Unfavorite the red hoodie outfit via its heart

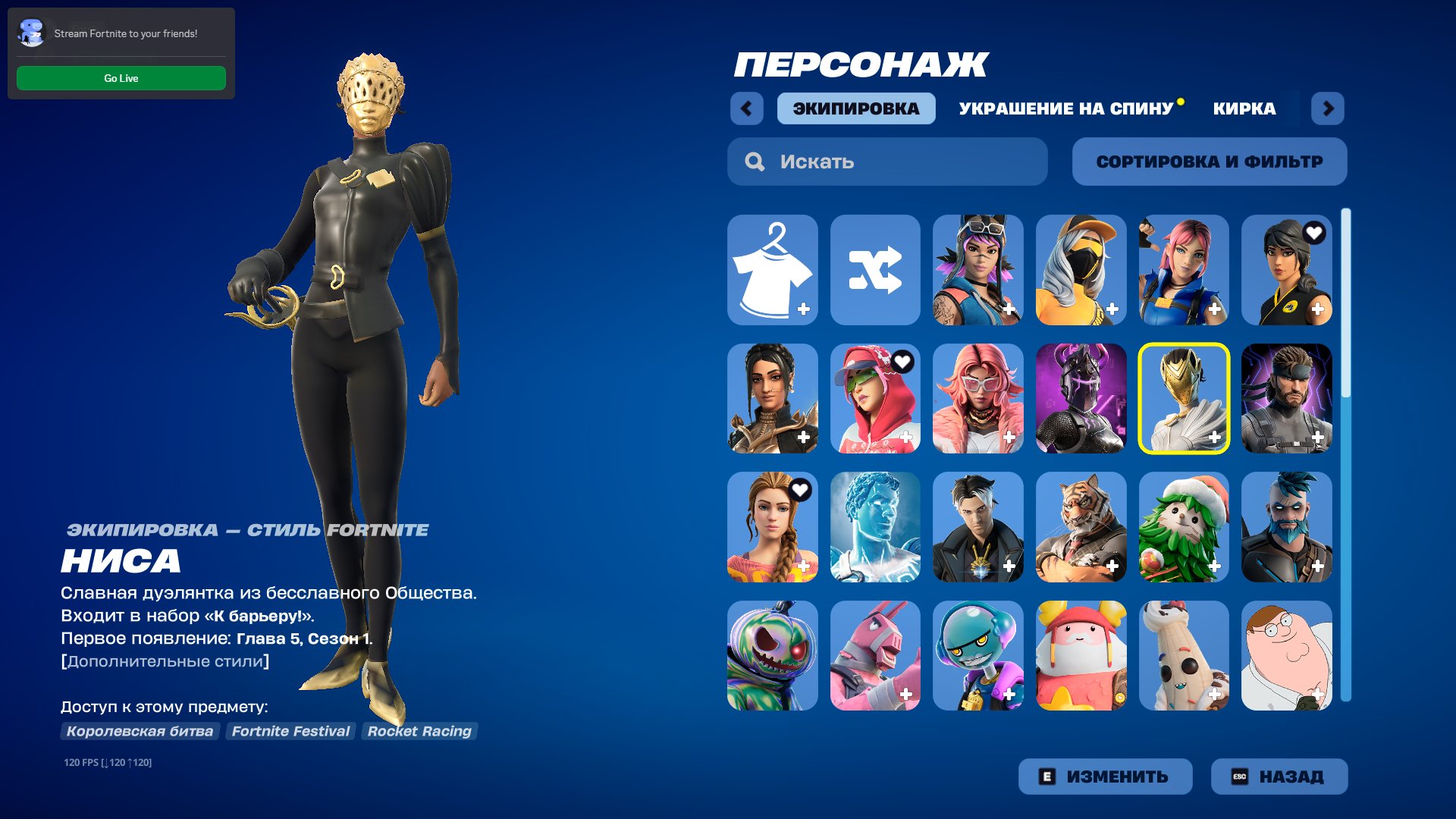point(902,362)
